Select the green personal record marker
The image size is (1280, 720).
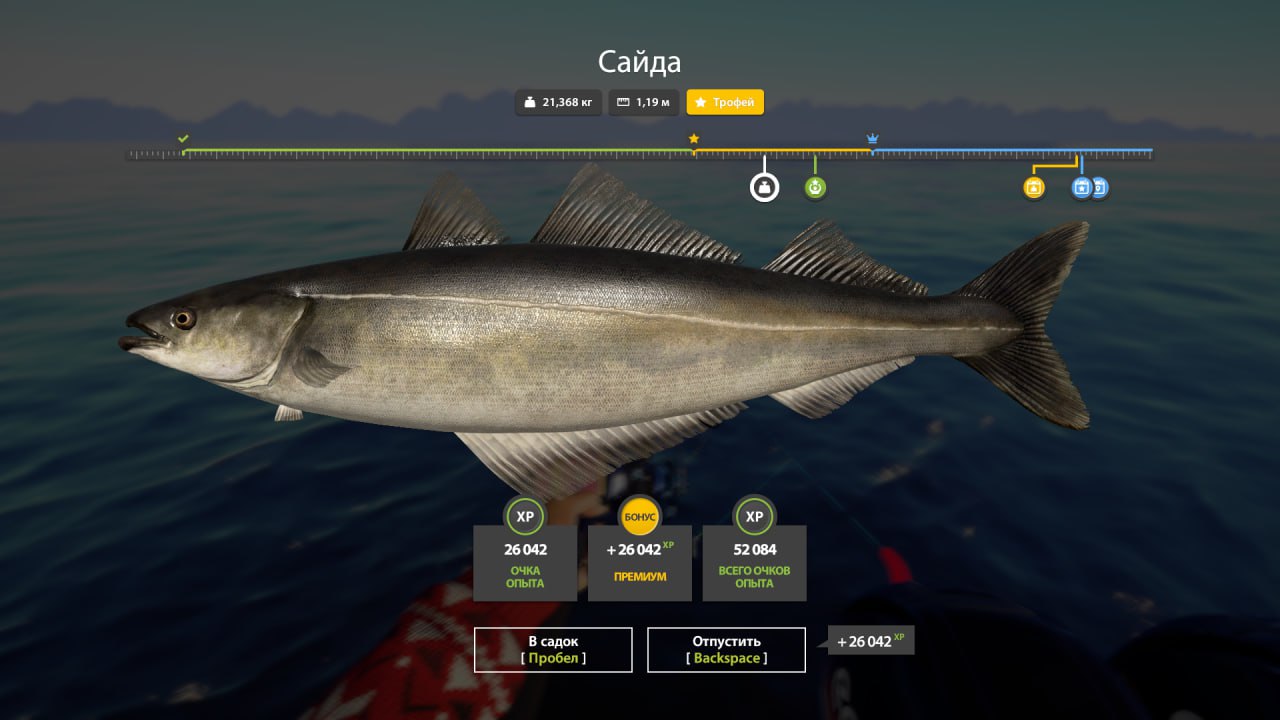point(815,187)
